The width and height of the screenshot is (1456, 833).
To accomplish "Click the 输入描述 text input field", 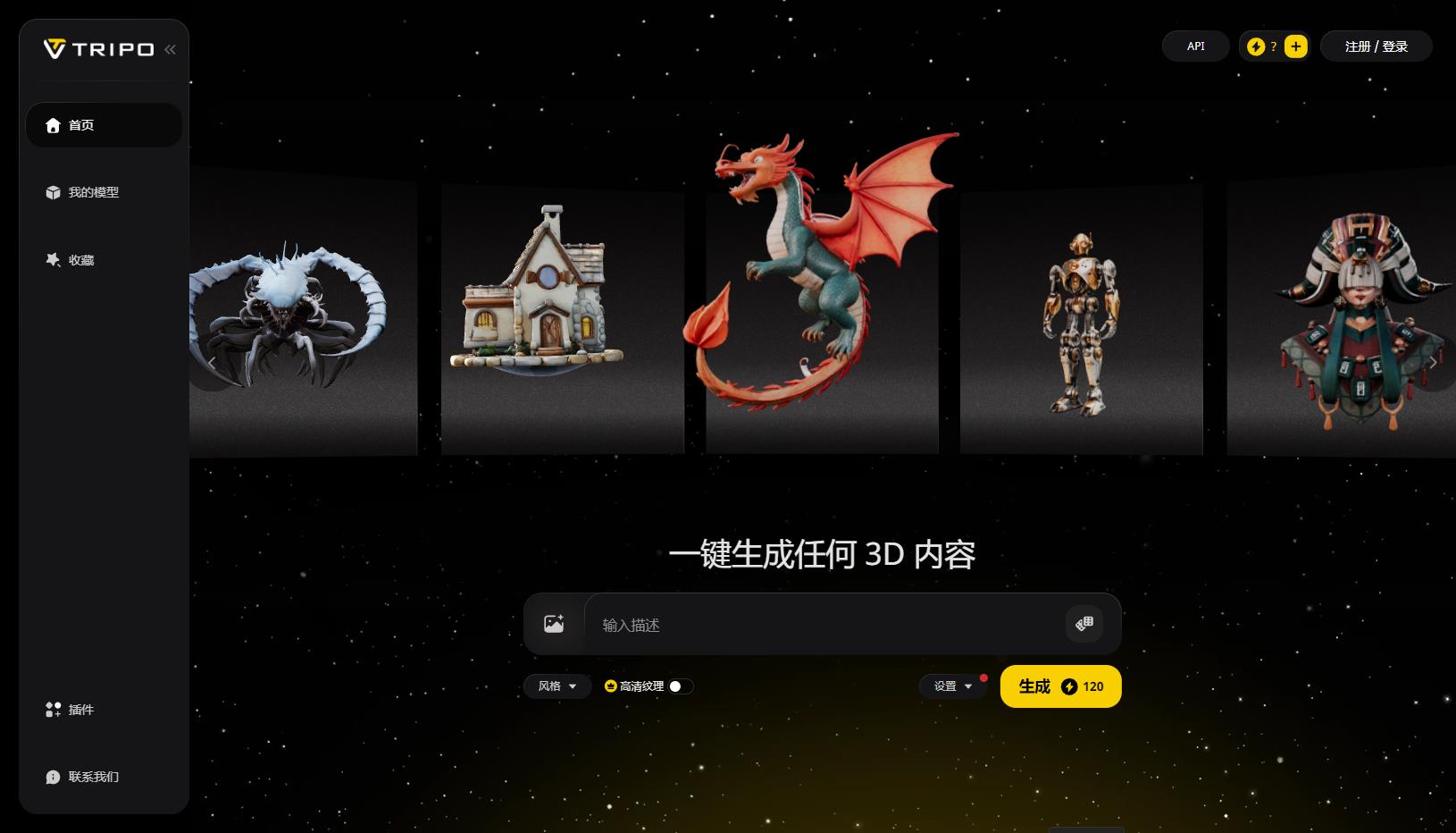I will click(x=804, y=625).
